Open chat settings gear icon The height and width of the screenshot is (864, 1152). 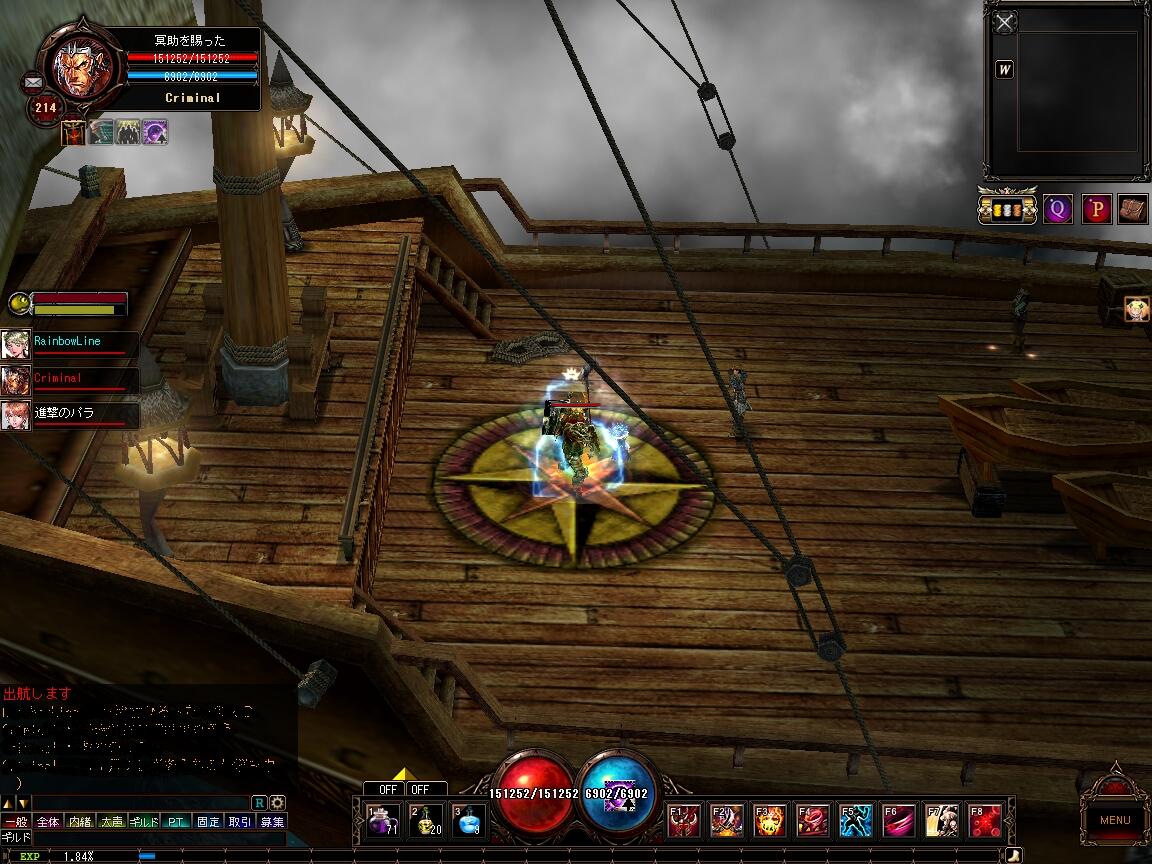277,802
